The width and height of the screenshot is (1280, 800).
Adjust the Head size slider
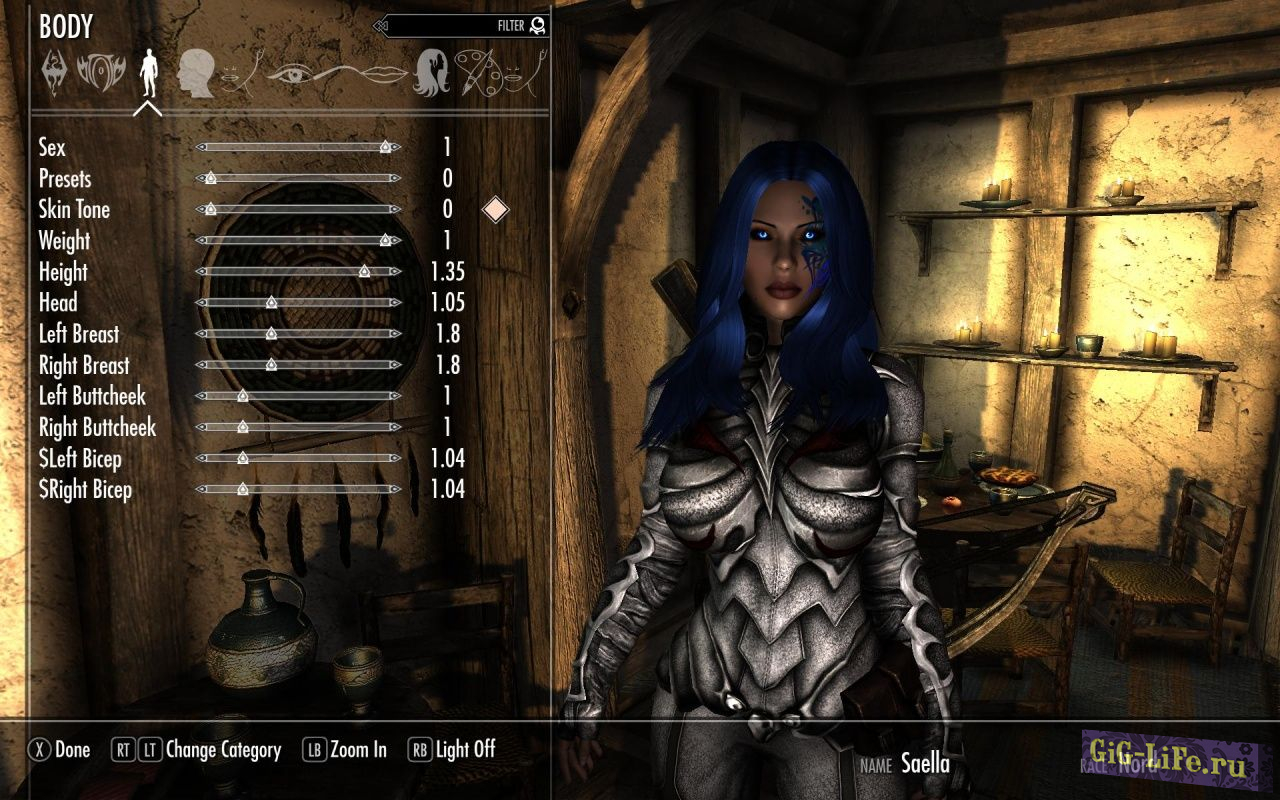(x=298, y=302)
